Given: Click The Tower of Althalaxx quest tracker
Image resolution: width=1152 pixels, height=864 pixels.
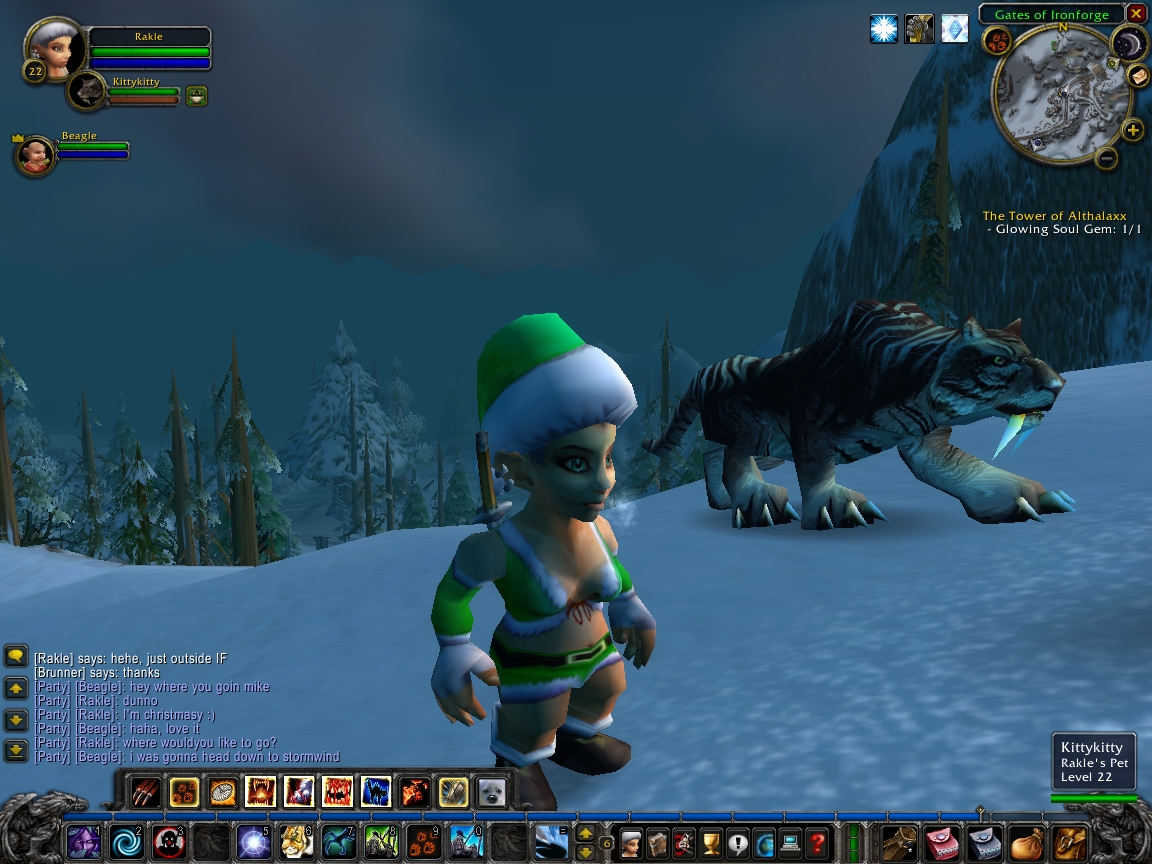Looking at the screenshot, I should click(1054, 216).
